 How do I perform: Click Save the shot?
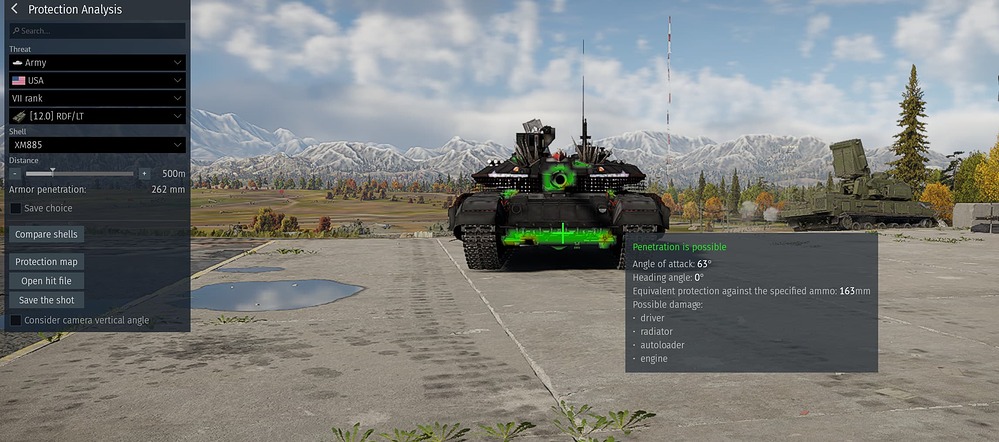46,300
